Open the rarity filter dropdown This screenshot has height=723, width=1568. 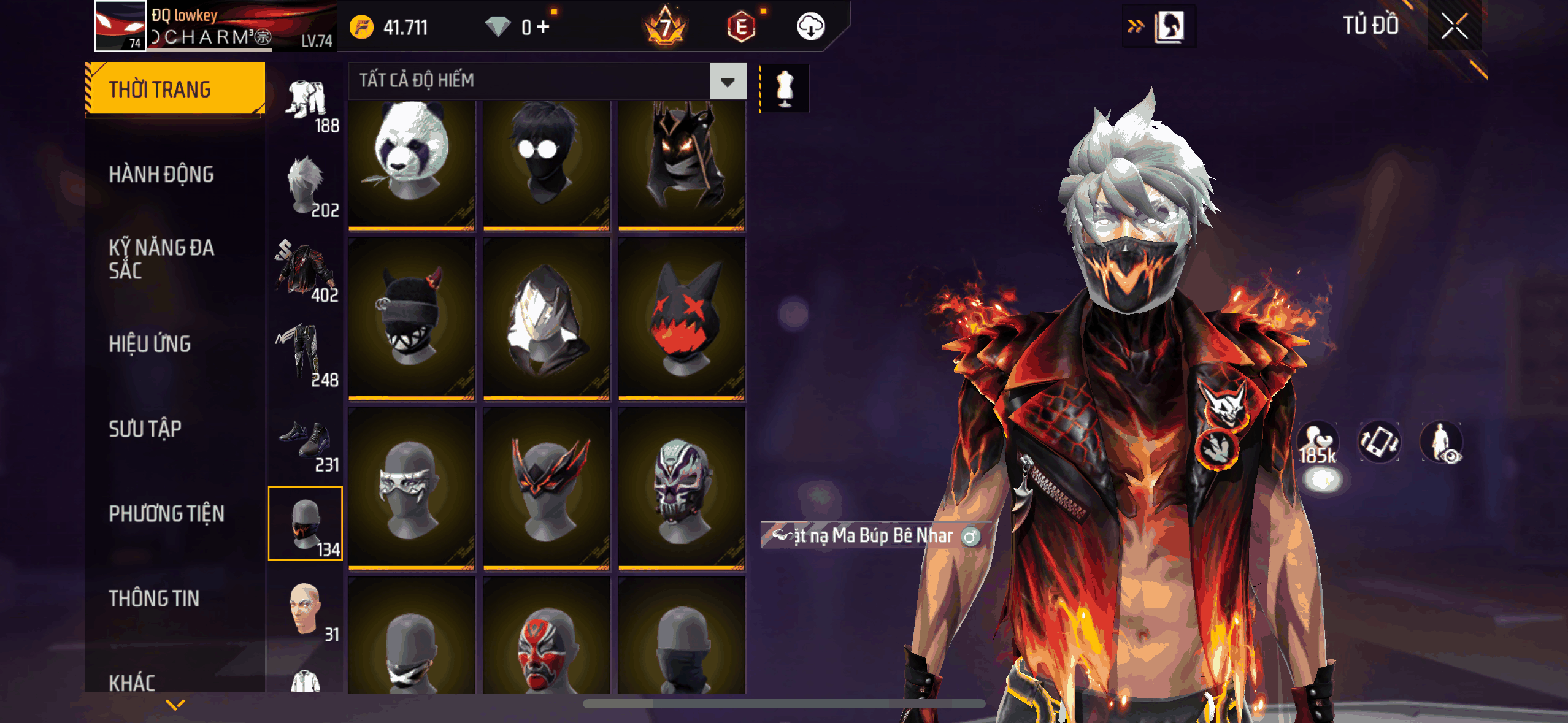click(728, 81)
